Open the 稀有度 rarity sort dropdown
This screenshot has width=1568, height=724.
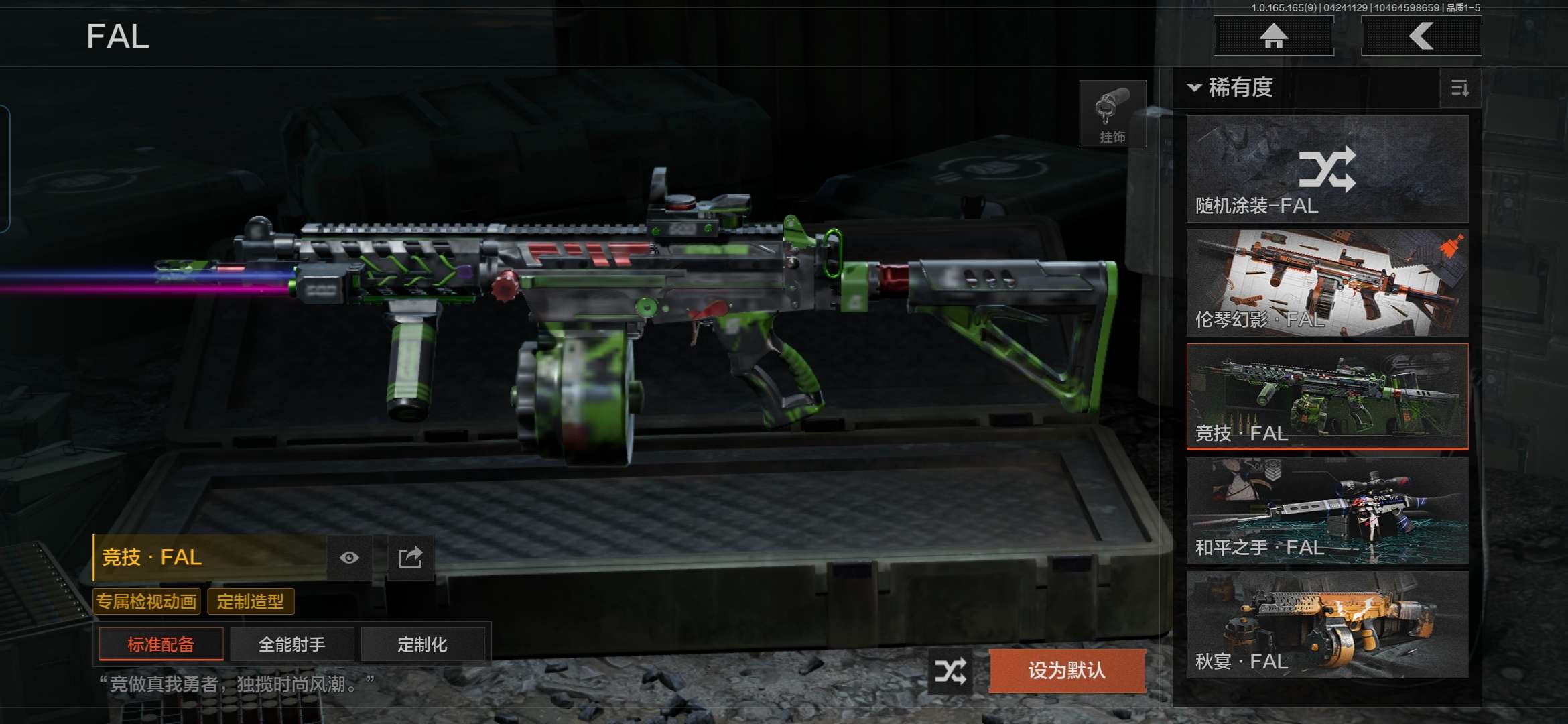1230,88
